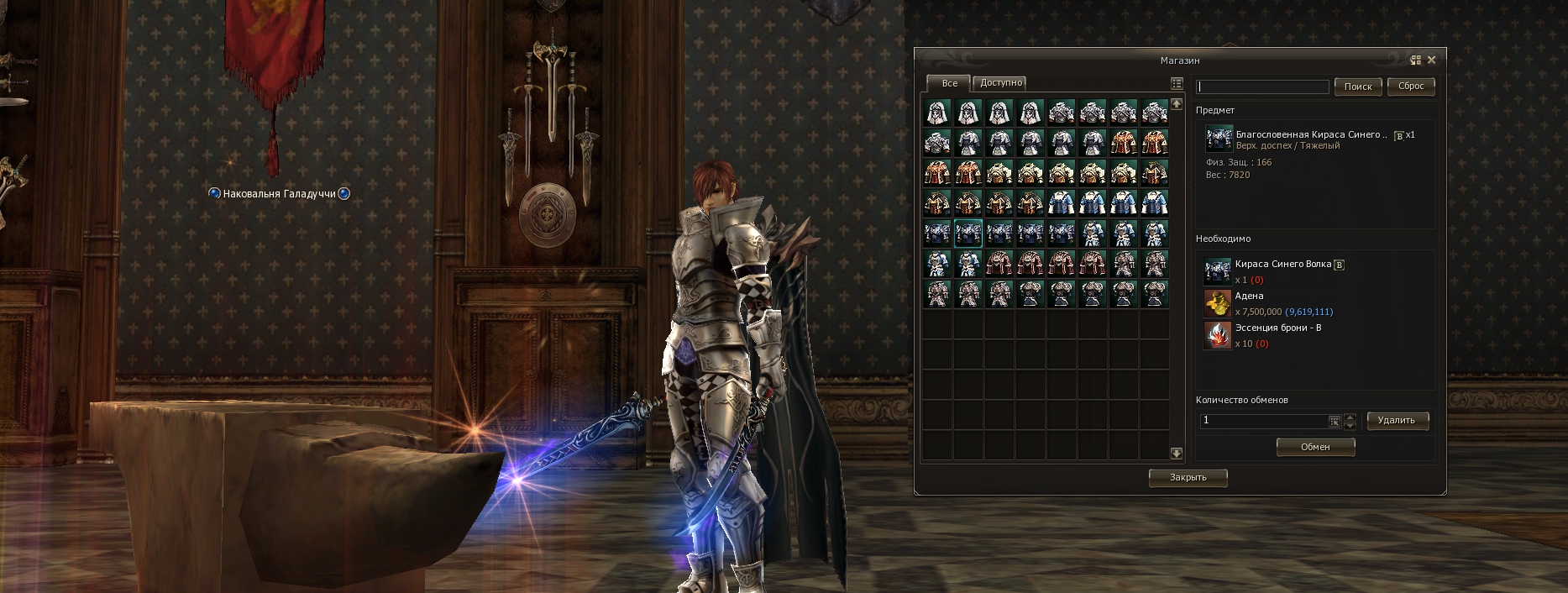
Task: Toggle the item list view mode icon
Action: pos(1177,83)
